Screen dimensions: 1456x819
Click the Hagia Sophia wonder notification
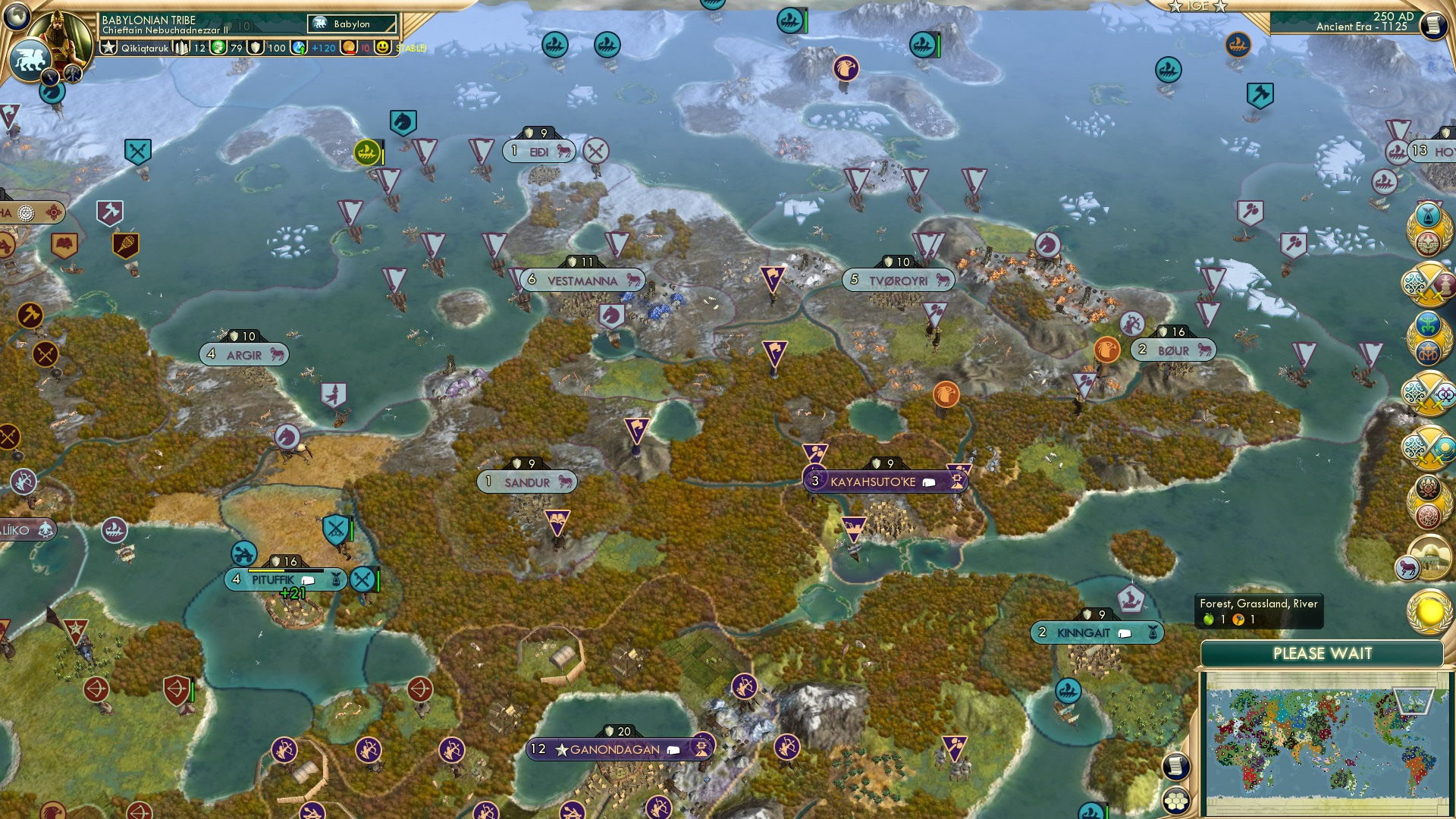(x=1429, y=558)
